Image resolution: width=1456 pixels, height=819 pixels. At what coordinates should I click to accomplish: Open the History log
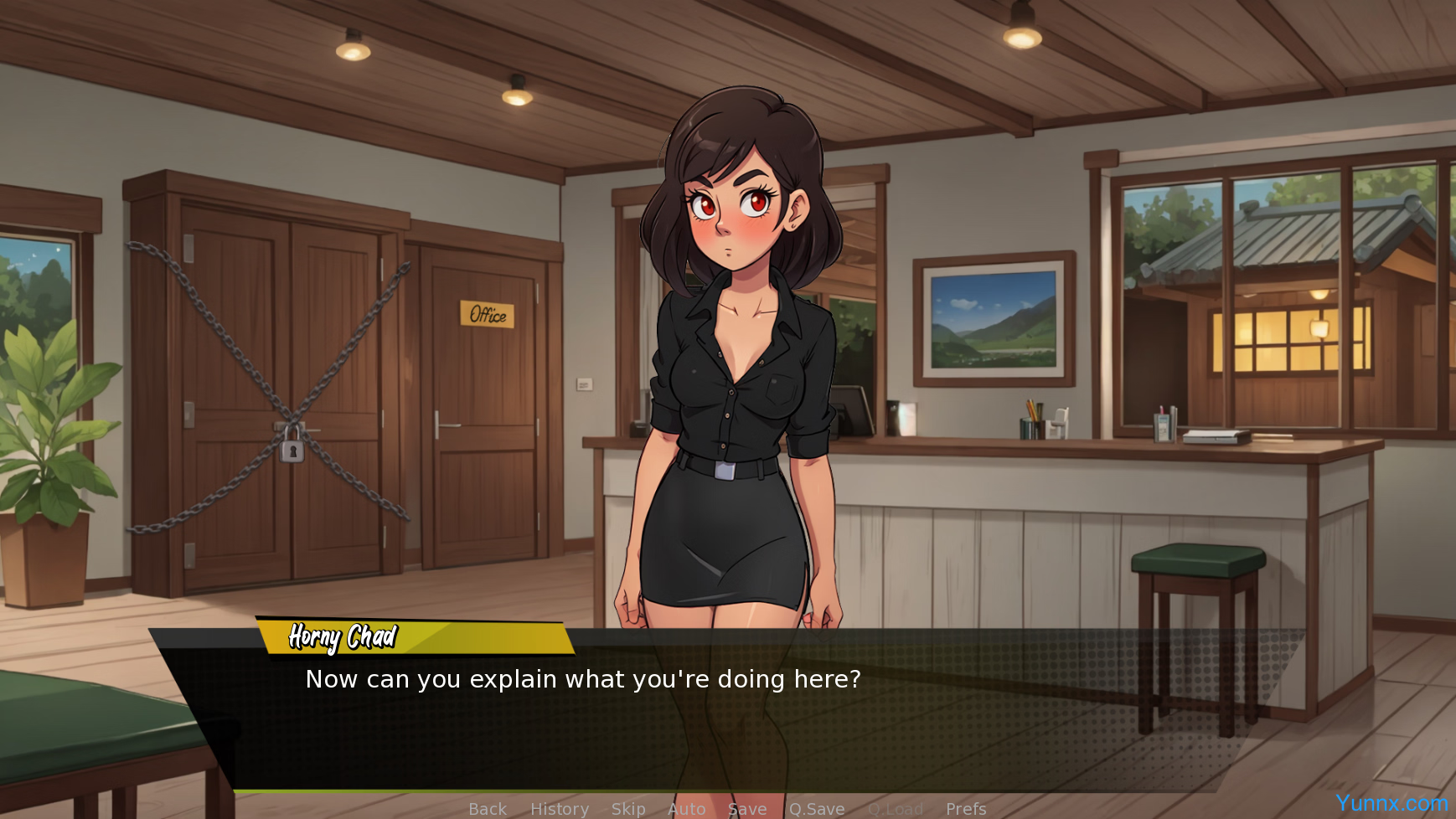click(560, 809)
